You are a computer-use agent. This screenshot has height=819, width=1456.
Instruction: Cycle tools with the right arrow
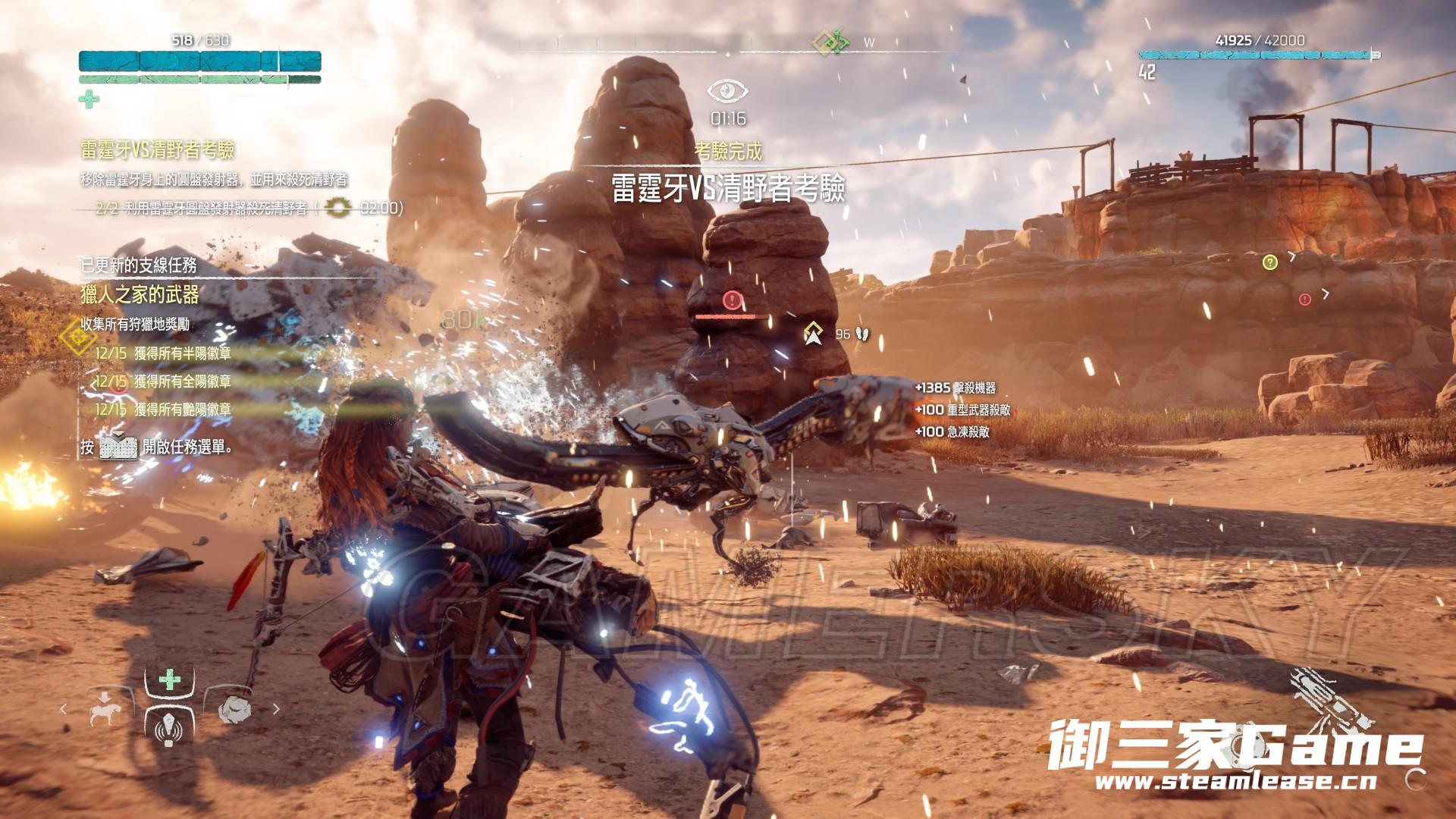[276, 710]
